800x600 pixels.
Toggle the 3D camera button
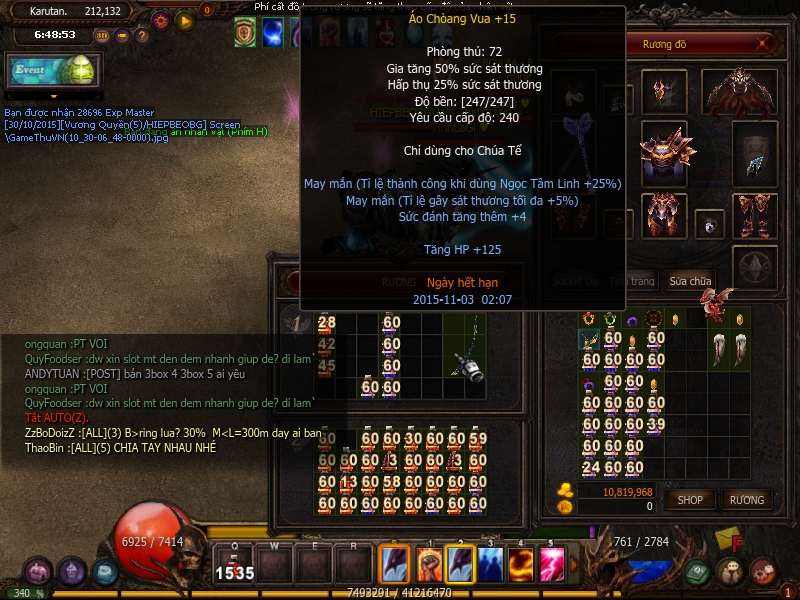coord(102,35)
